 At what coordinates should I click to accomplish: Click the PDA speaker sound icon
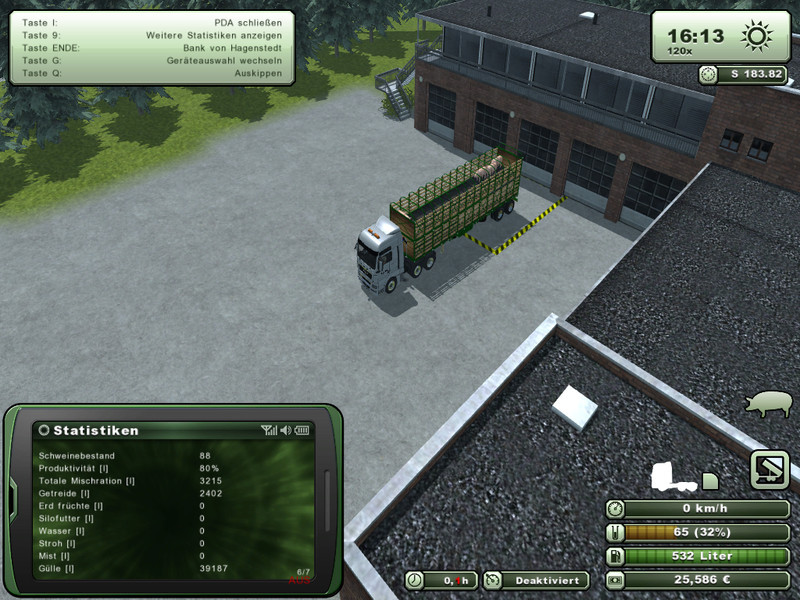pos(286,430)
